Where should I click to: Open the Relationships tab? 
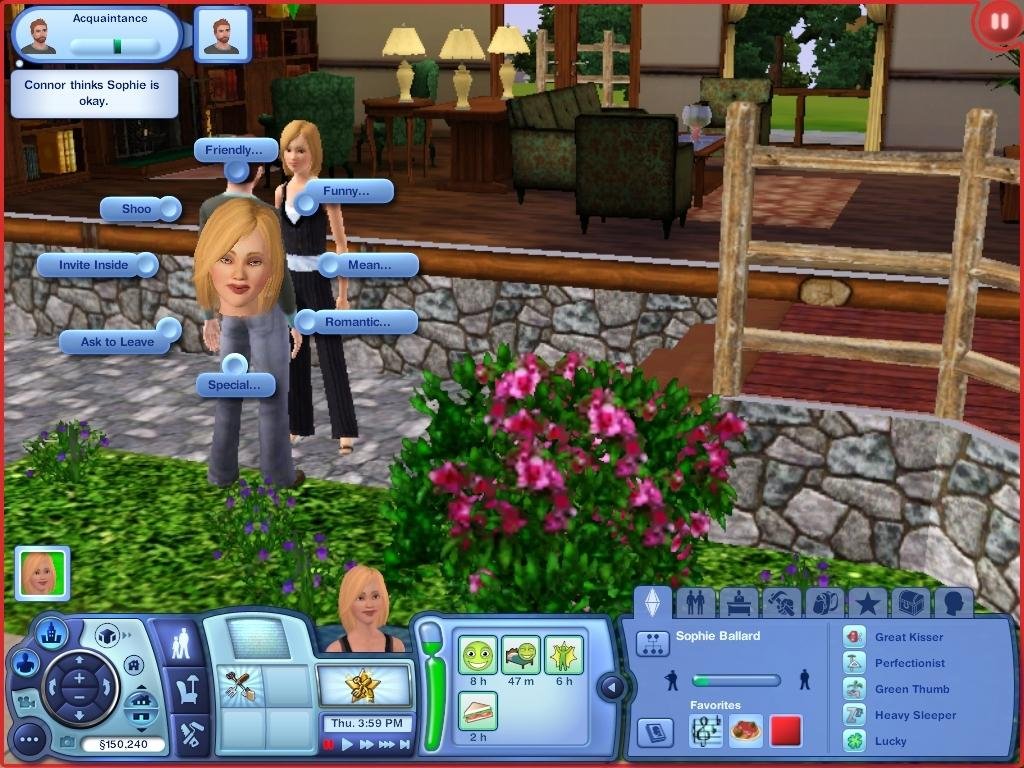coord(695,602)
